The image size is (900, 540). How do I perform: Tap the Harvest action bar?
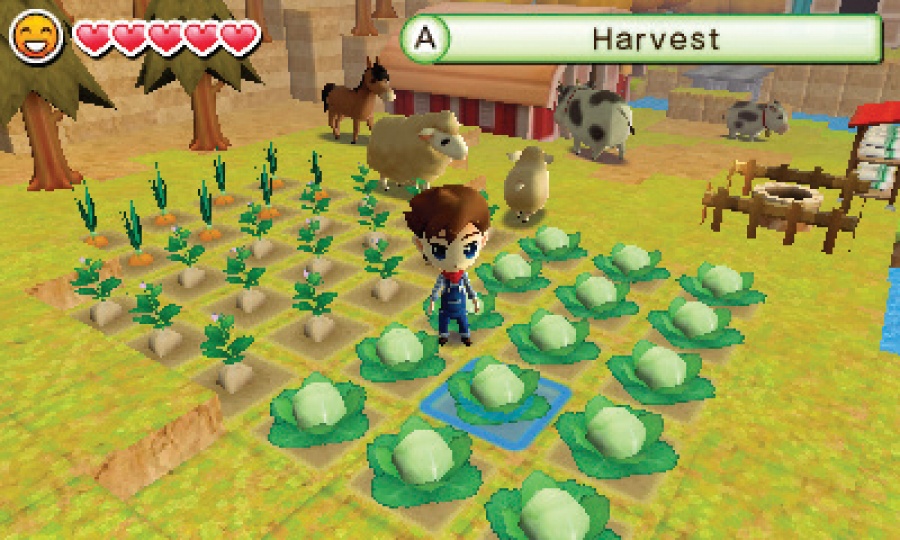click(x=642, y=39)
